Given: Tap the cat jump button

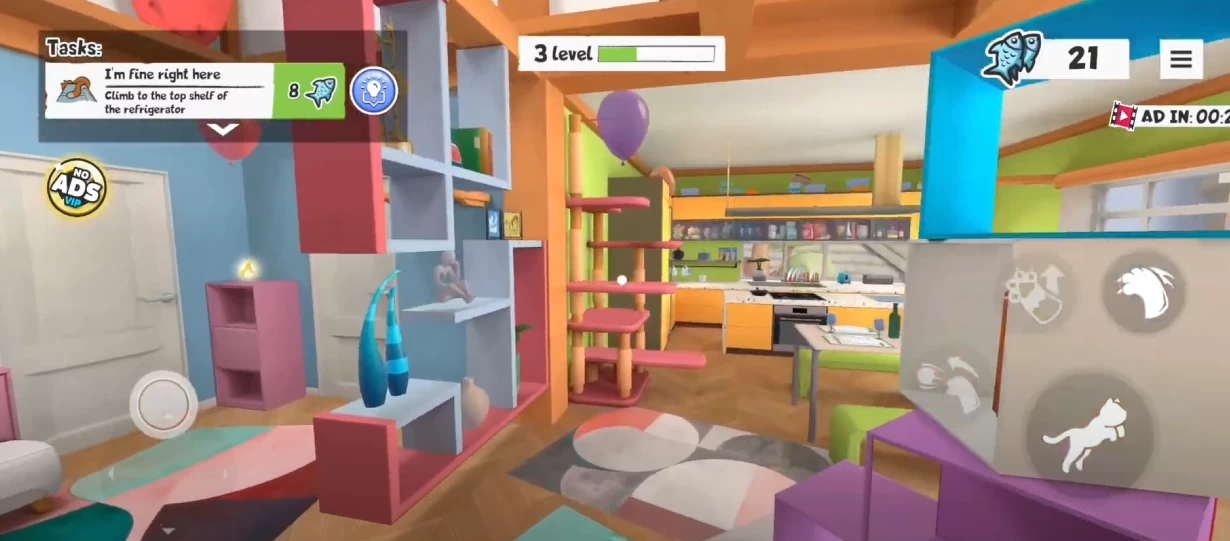Looking at the screenshot, I should click(1090, 437).
